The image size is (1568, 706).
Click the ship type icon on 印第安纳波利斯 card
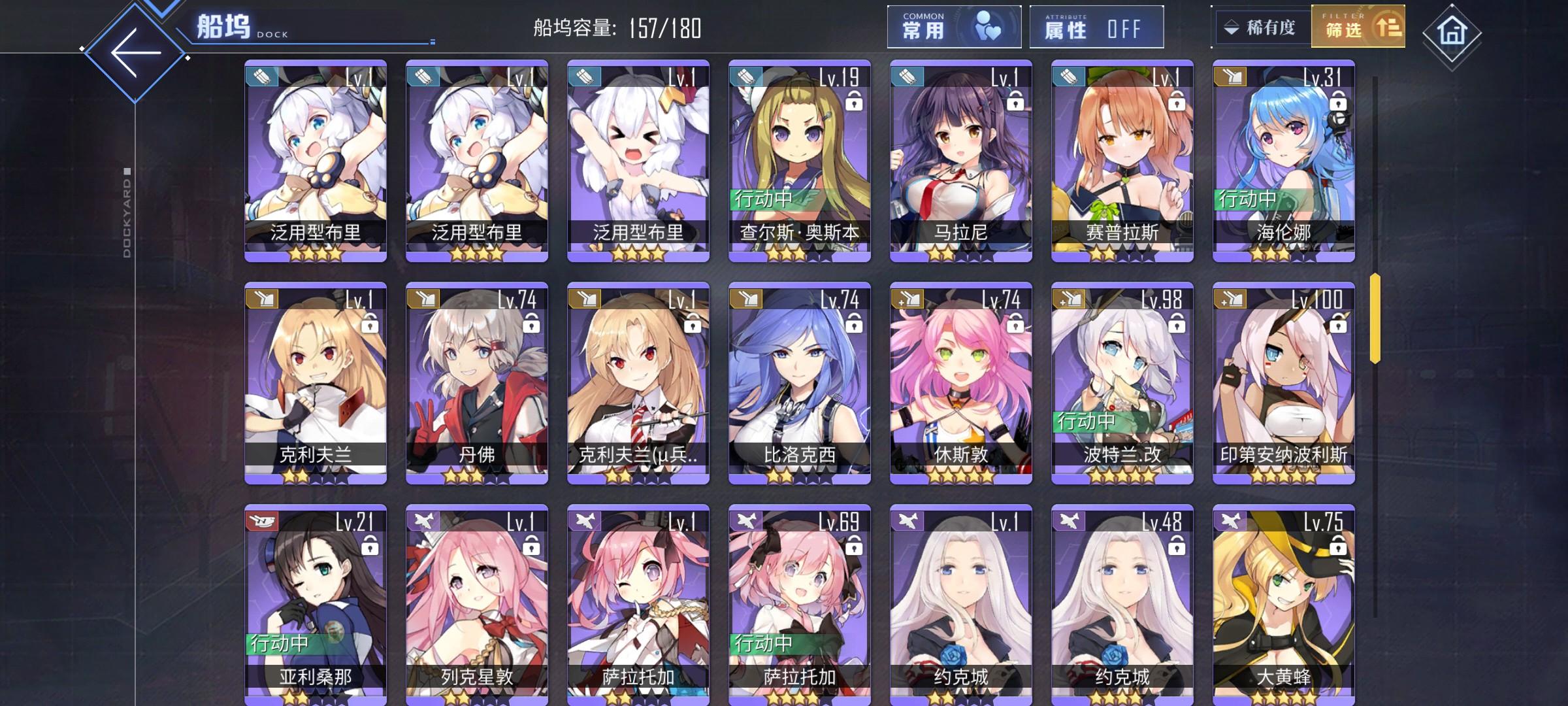pos(1228,299)
